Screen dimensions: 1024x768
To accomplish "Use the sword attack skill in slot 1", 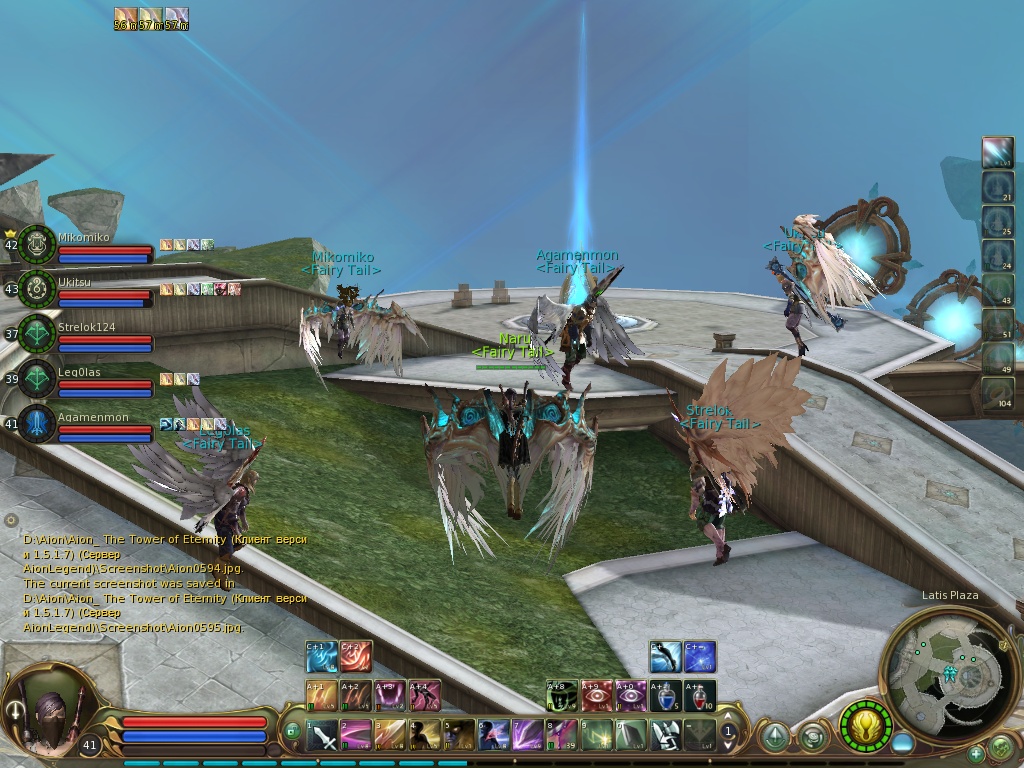I will click(323, 735).
